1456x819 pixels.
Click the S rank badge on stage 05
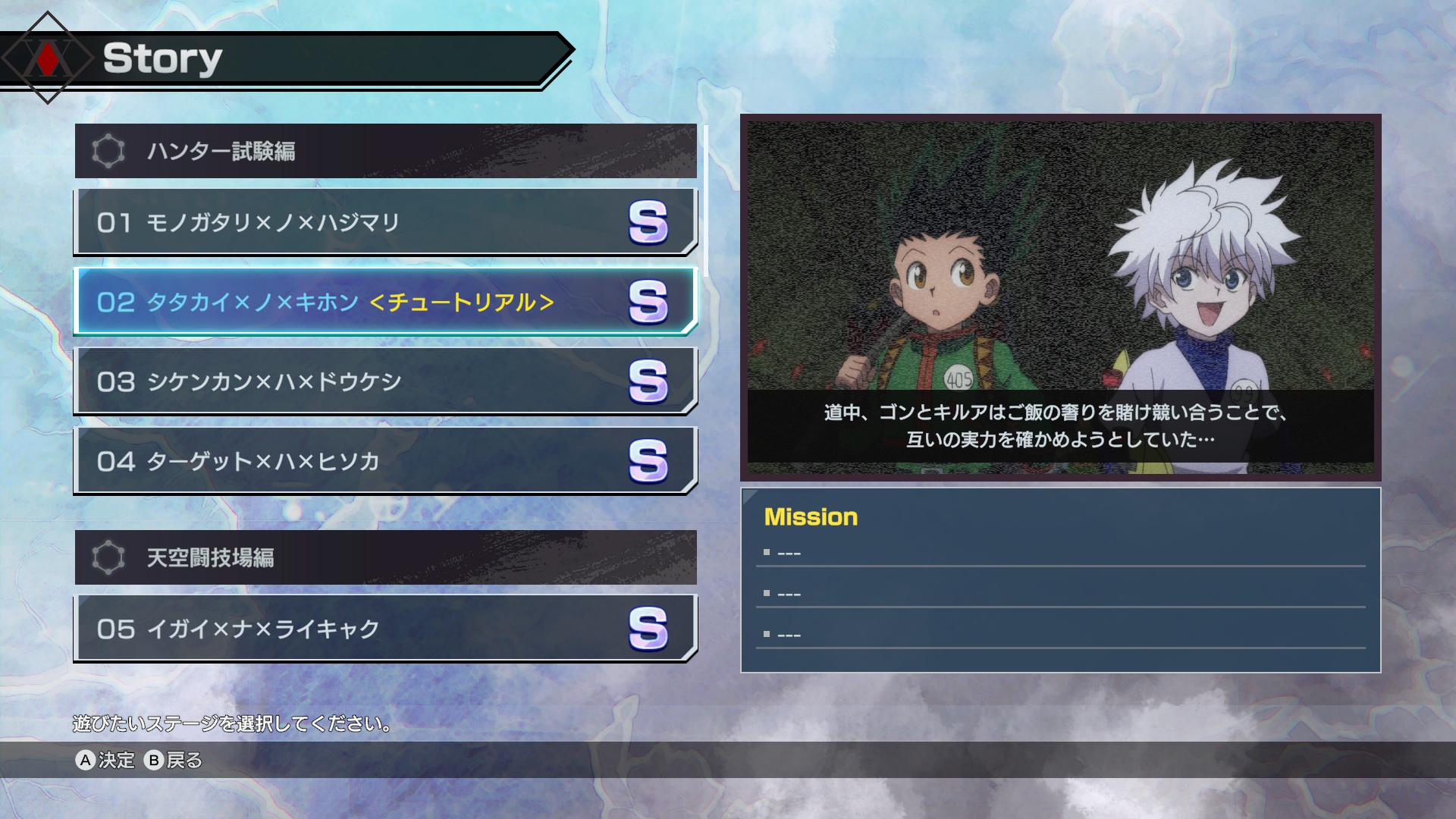click(647, 629)
